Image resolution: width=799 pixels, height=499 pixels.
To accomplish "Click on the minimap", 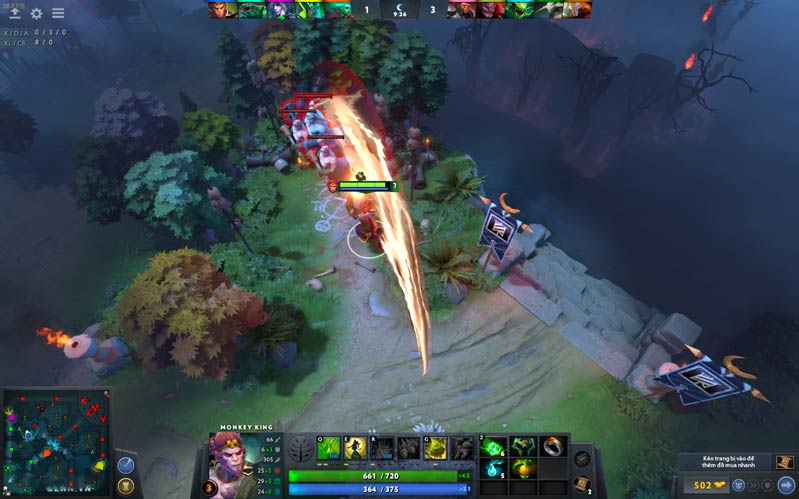I will click(56, 440).
